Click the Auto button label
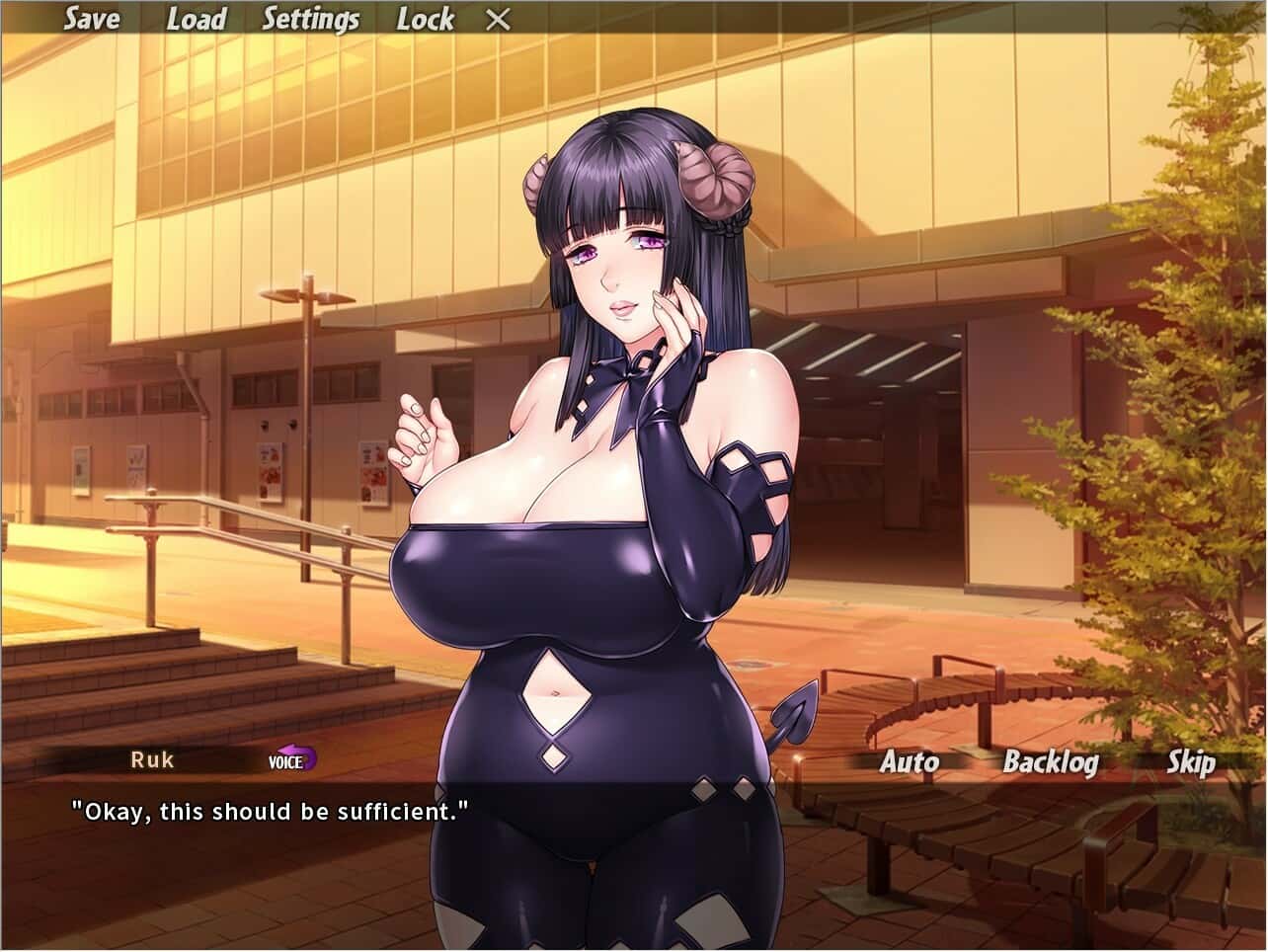The image size is (1268, 952). [908, 762]
